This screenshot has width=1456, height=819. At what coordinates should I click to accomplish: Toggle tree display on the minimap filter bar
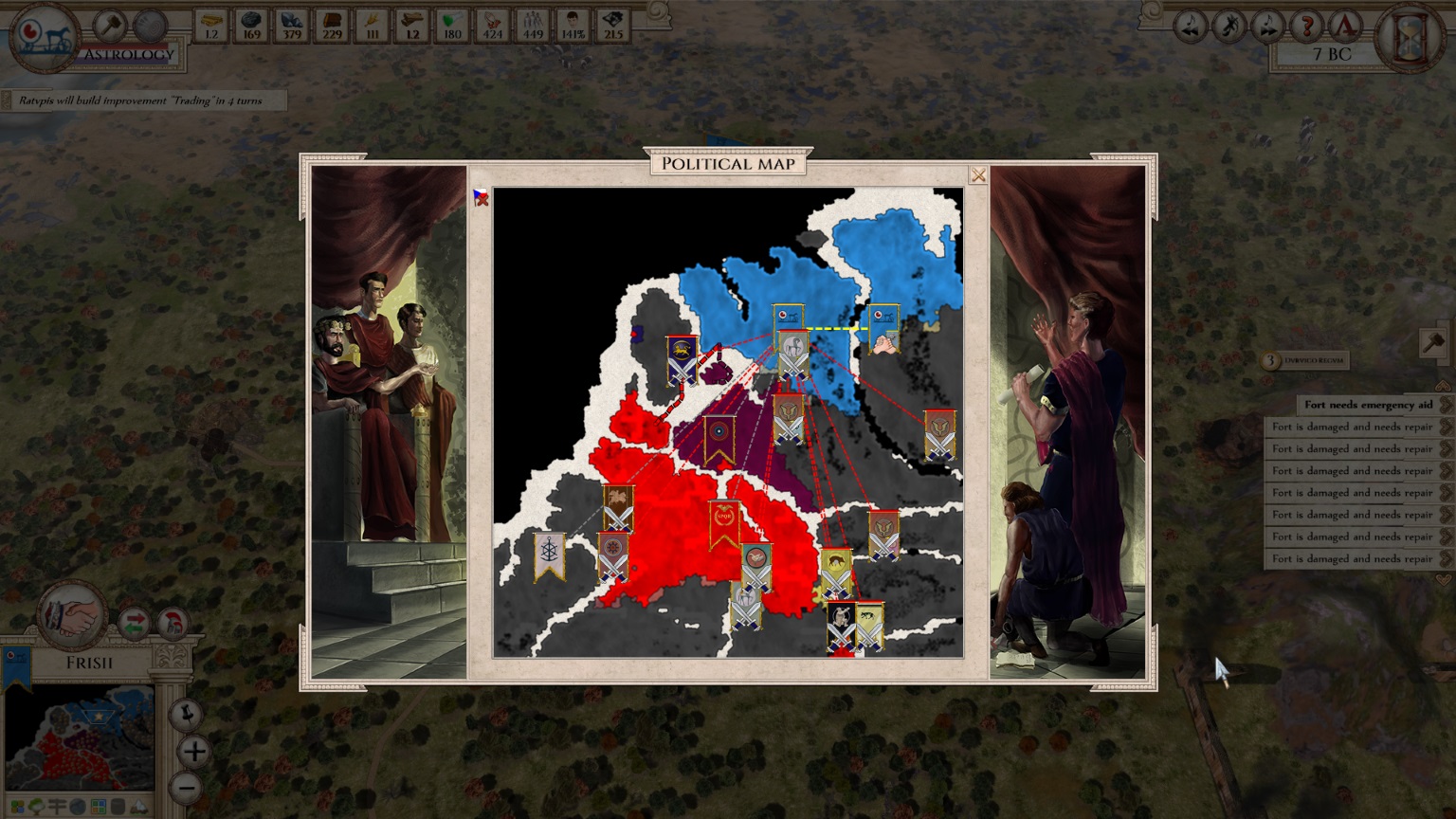38,805
